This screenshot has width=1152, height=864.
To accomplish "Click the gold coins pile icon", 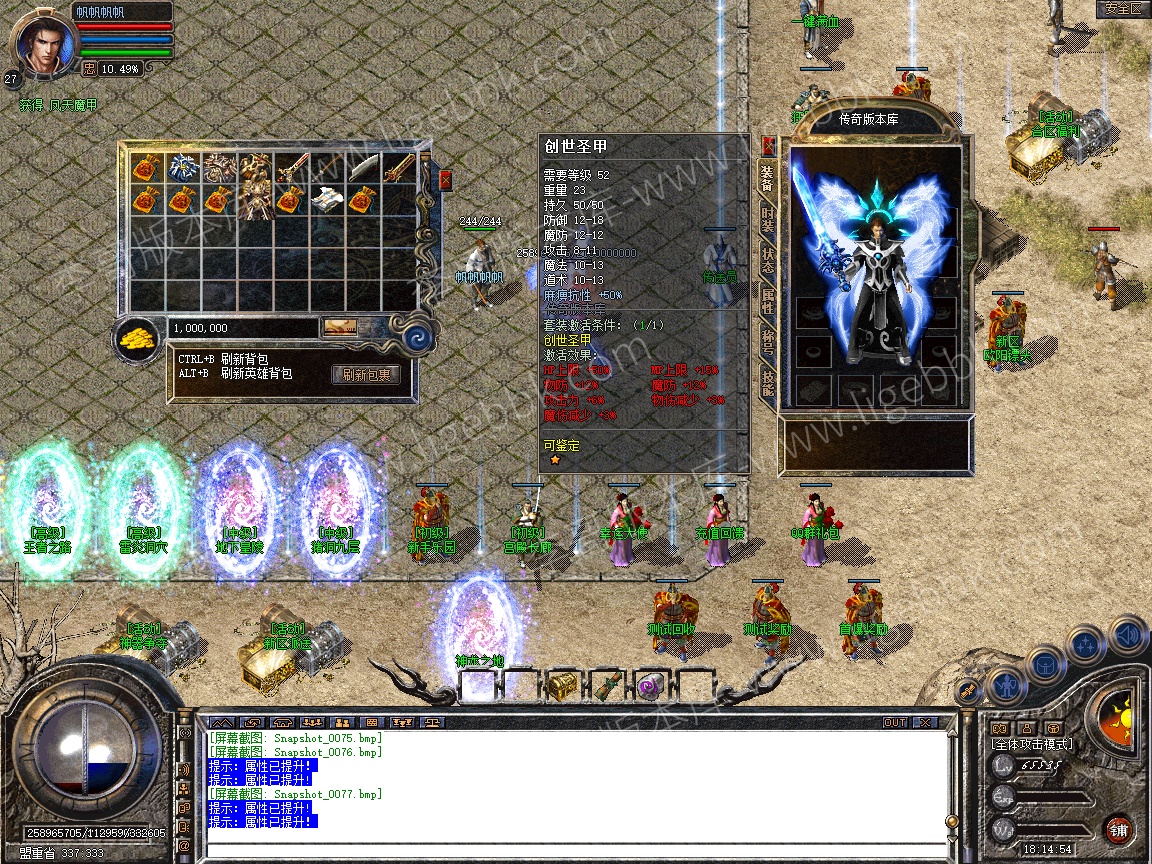I will click(x=137, y=338).
